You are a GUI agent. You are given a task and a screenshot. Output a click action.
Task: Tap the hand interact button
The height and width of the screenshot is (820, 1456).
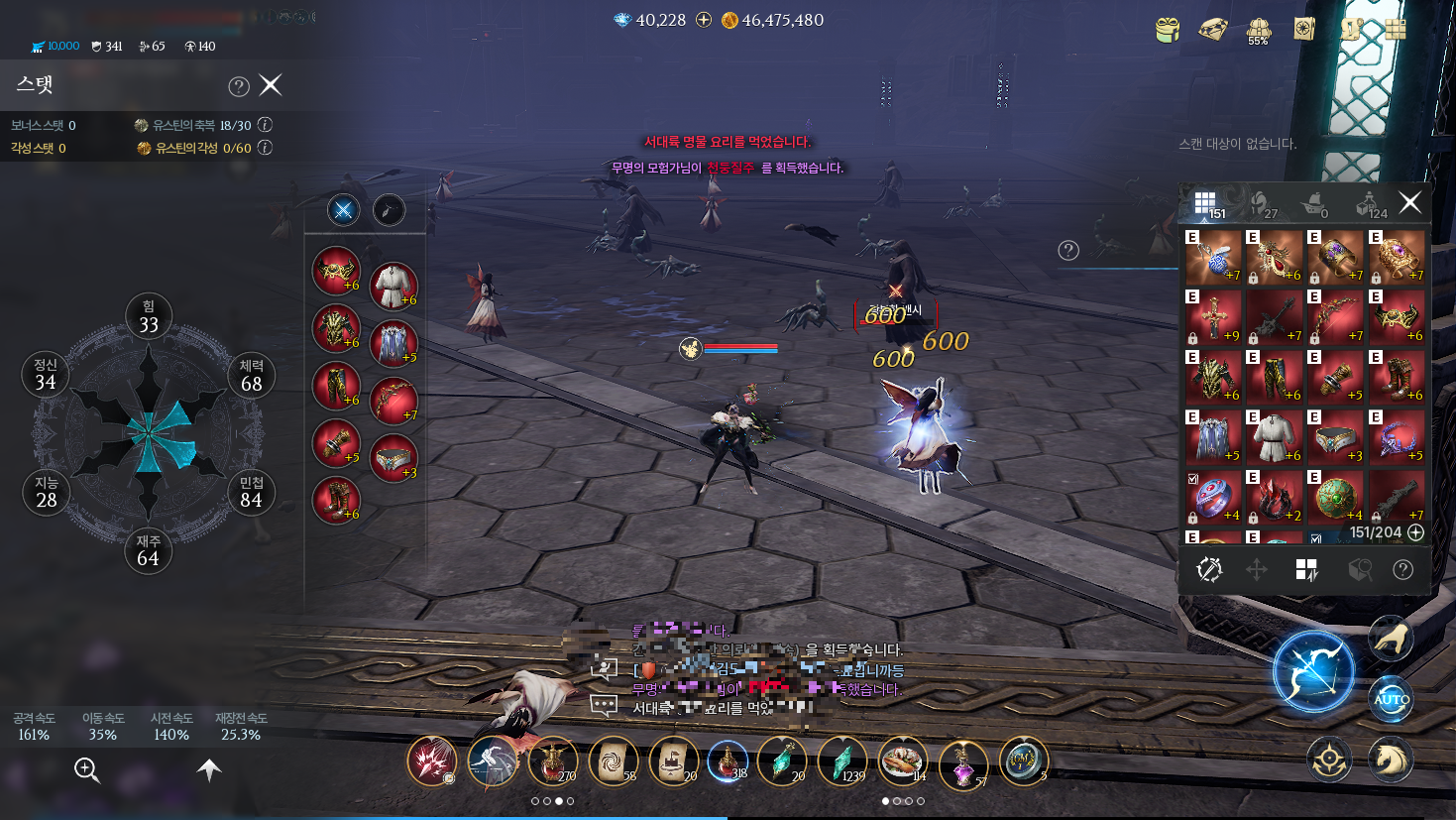tap(1391, 639)
